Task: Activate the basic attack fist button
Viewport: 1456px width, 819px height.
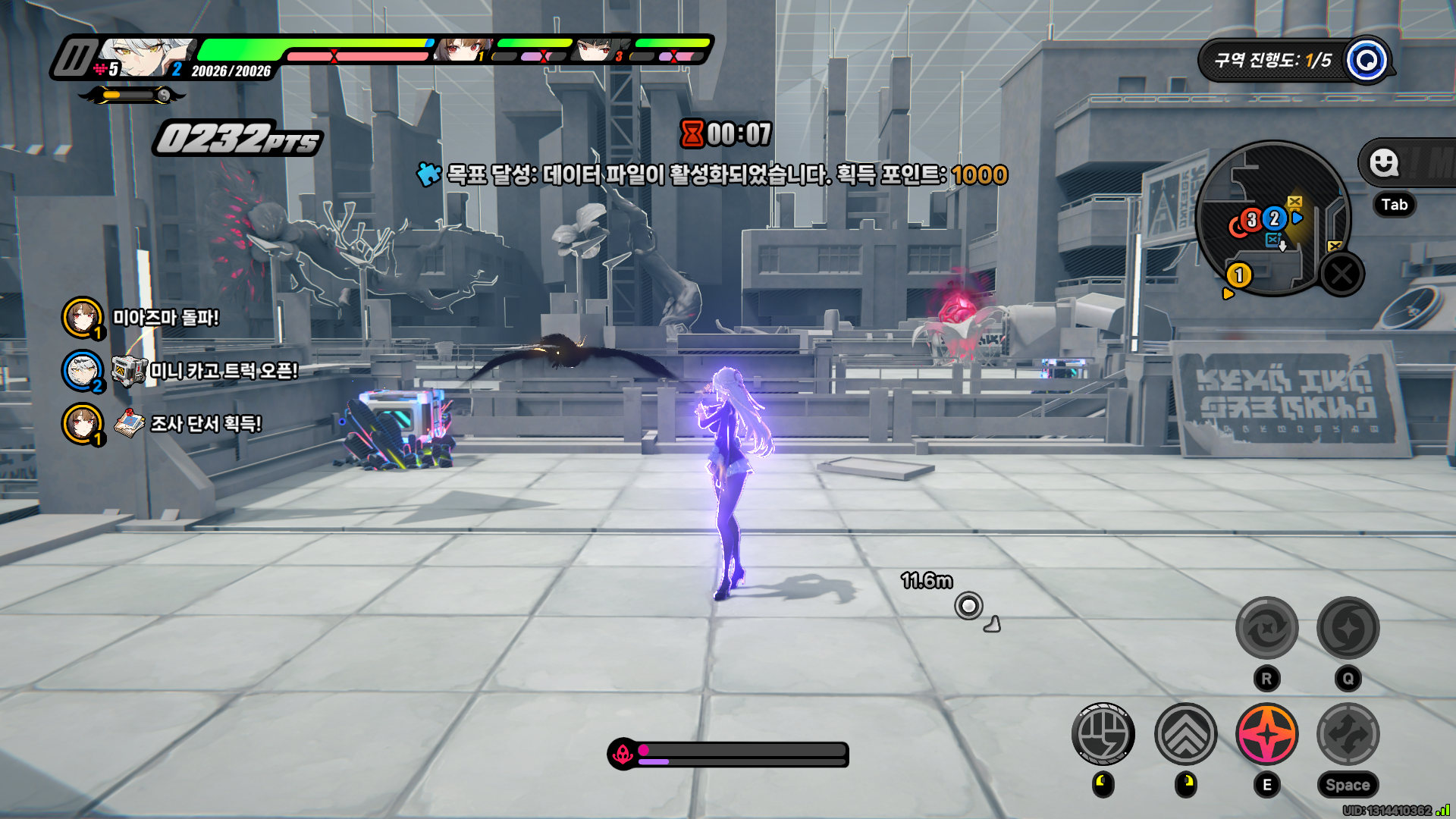Action: (x=1103, y=734)
